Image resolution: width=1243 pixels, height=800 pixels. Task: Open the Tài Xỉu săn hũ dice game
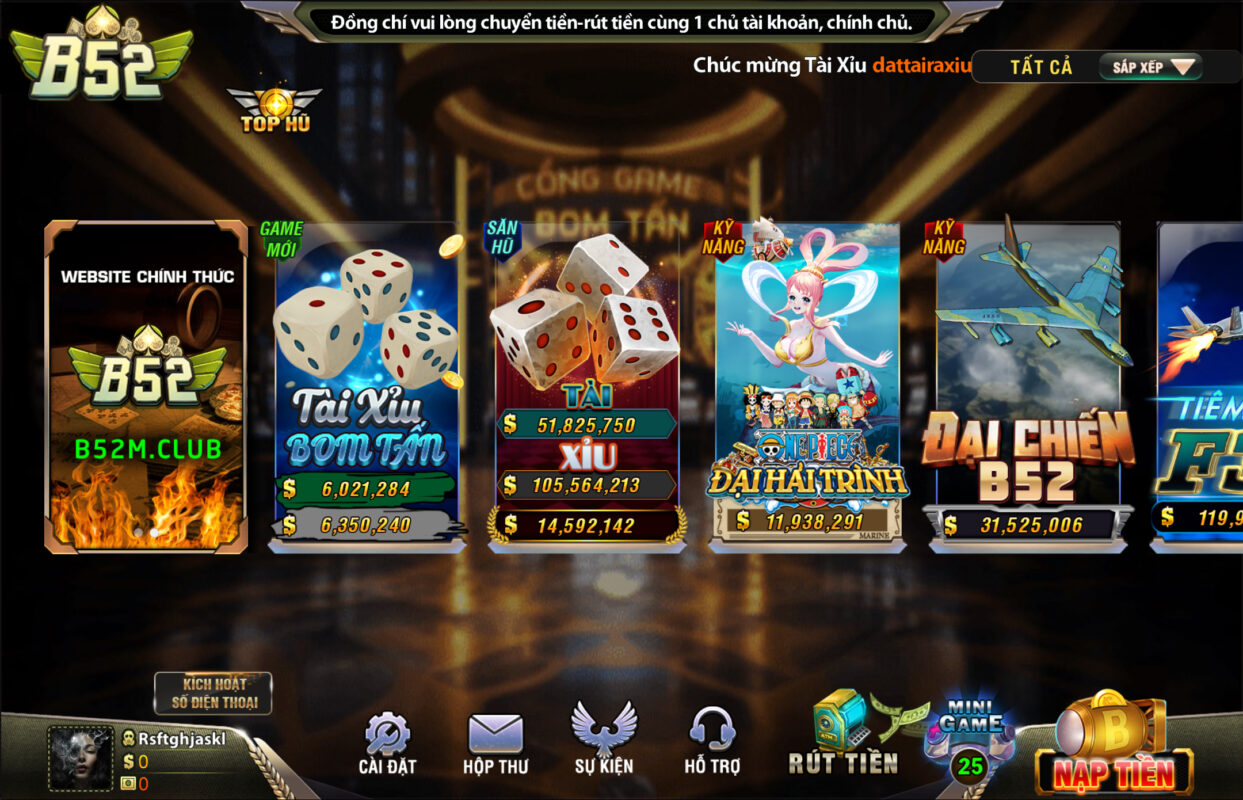(587, 385)
